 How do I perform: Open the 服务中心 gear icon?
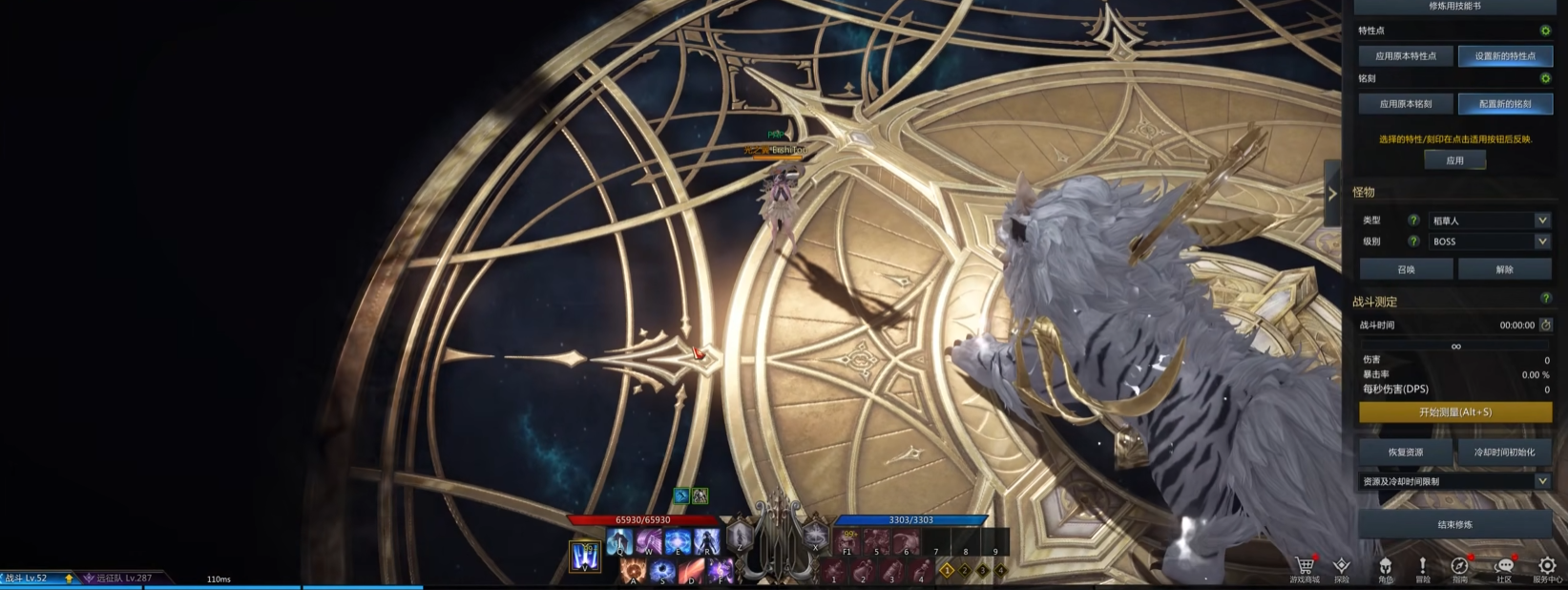(1547, 566)
